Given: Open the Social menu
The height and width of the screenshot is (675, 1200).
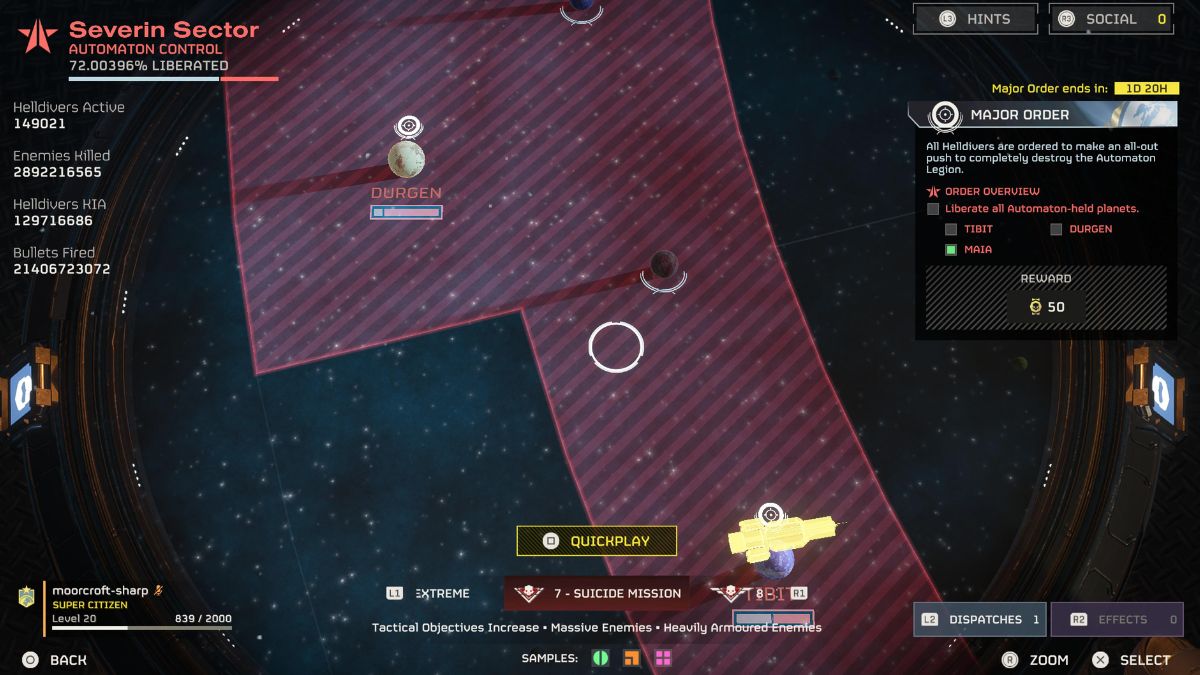Looking at the screenshot, I should pos(1110,19).
